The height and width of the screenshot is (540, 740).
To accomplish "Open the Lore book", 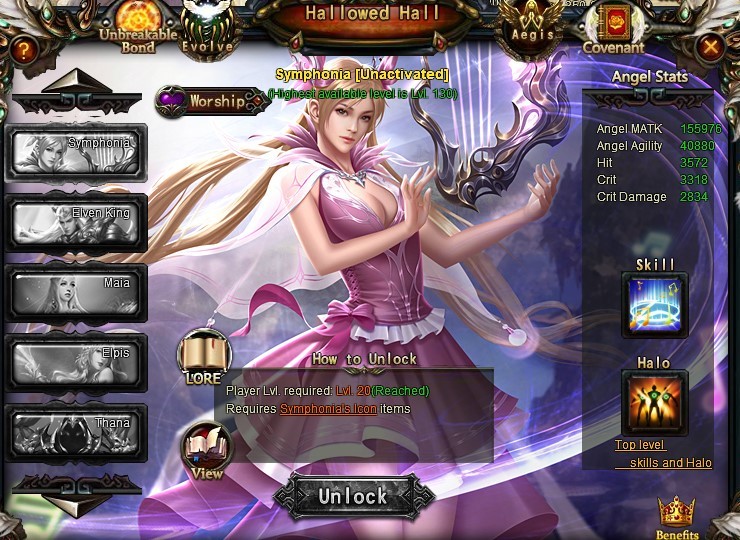I will 203,357.
